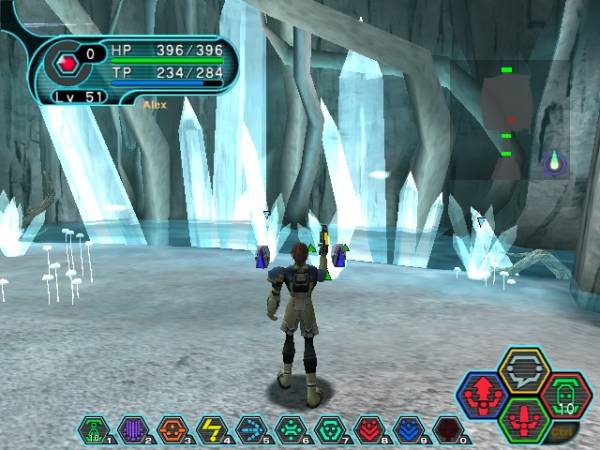This screenshot has width=600, height=450.
Task: Trigger the blue arrow technique in slot 5
Action: pyautogui.click(x=250, y=430)
